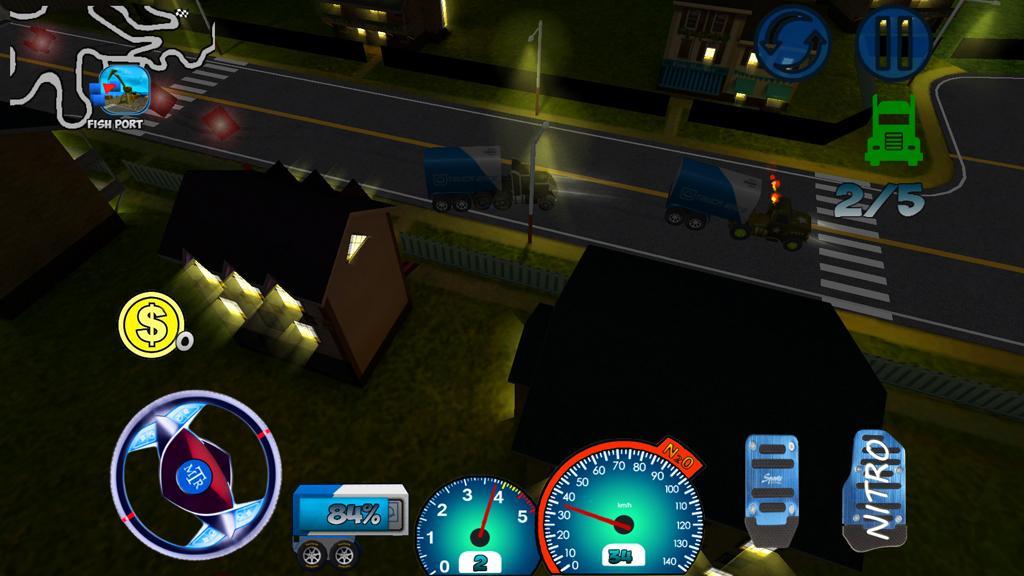Screen dimensions: 1024x576
Task: Activate the NITRO pedal
Action: click(875, 491)
